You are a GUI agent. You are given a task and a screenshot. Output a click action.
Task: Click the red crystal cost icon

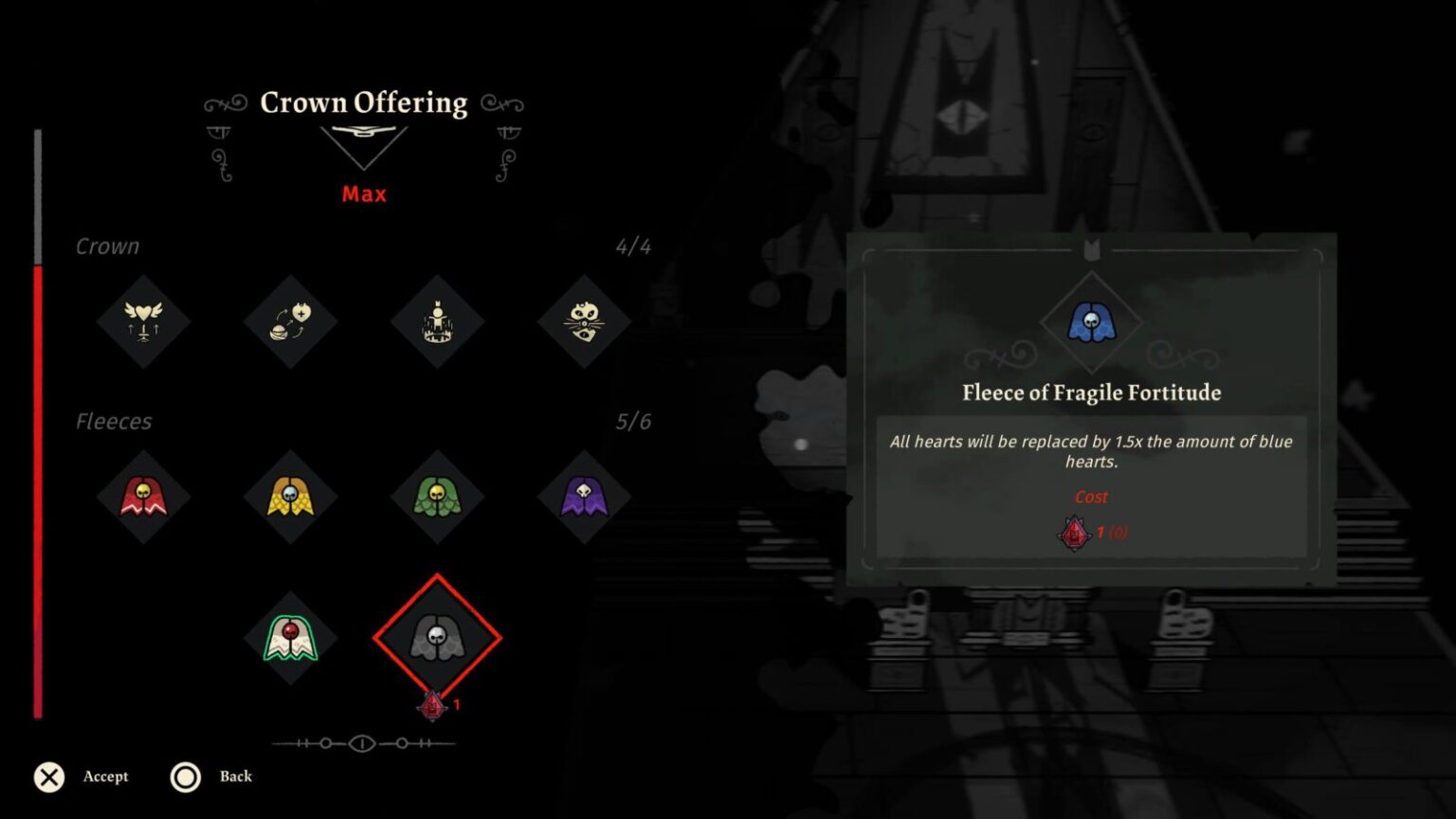[x=1074, y=532]
